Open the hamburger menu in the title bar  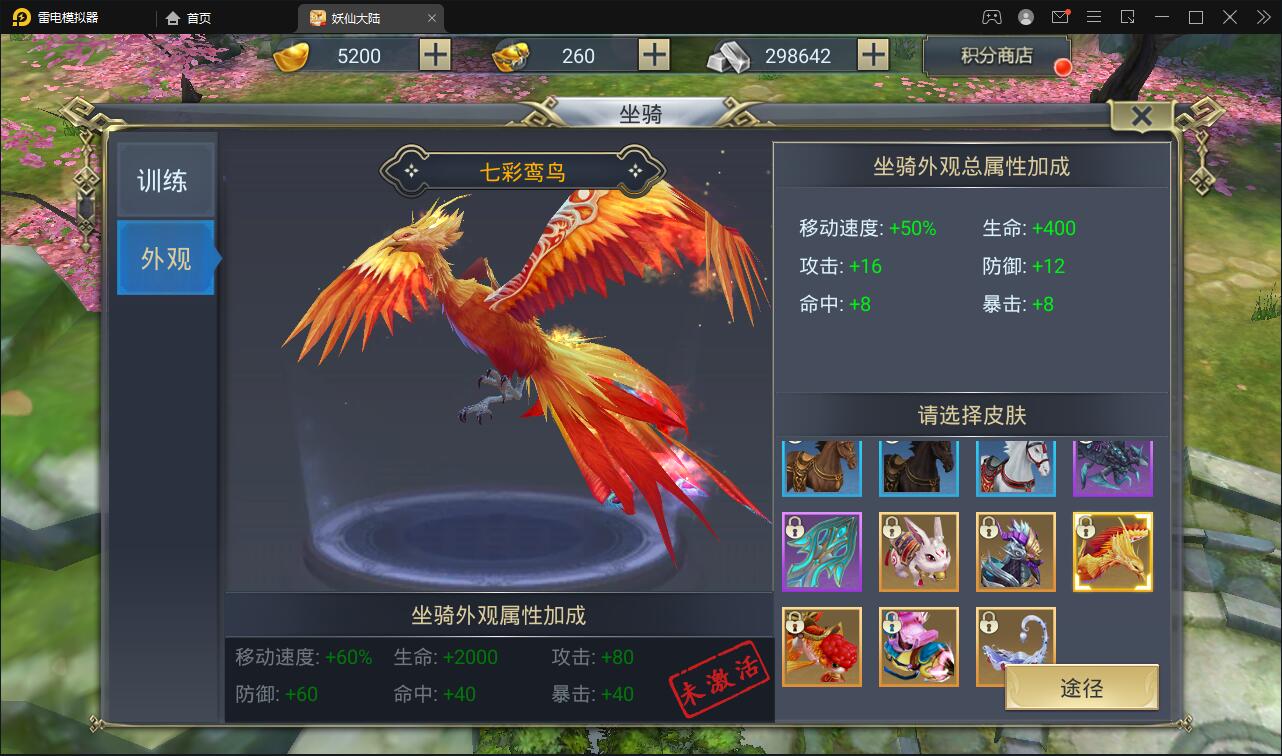pyautogui.click(x=1094, y=17)
